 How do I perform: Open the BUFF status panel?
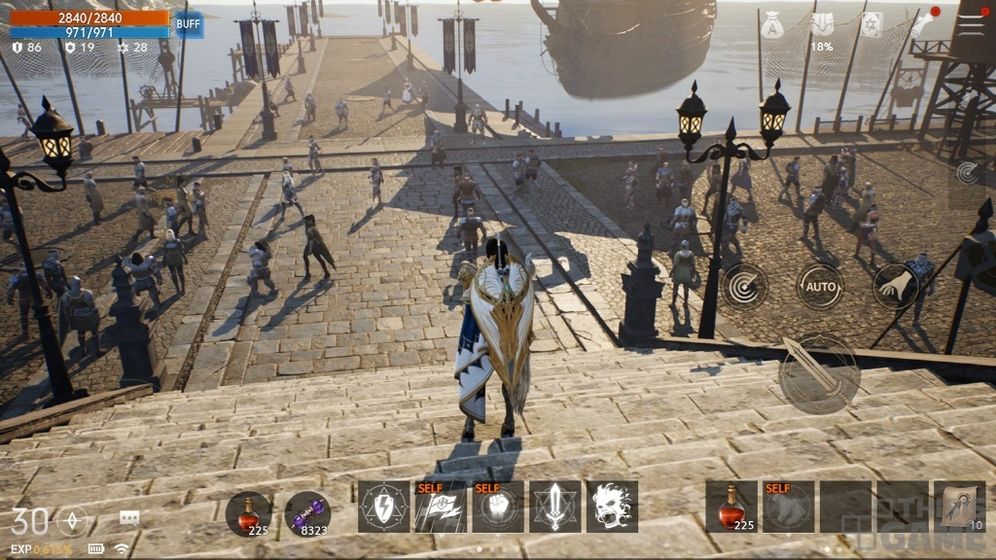pyautogui.click(x=187, y=24)
